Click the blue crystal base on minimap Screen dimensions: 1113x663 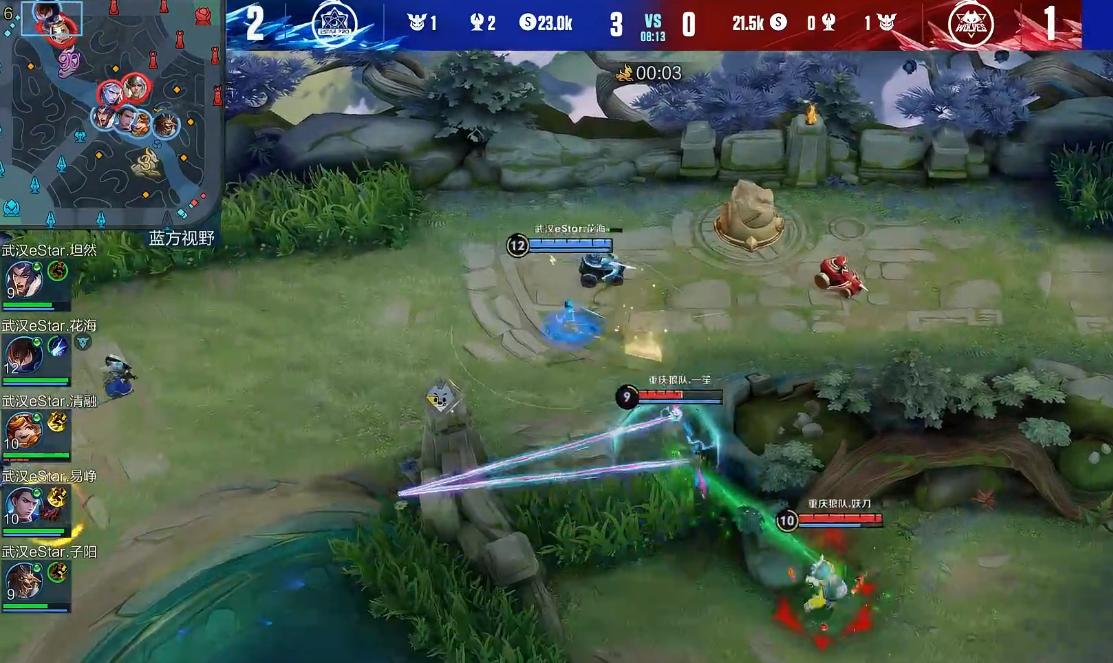tap(12, 208)
